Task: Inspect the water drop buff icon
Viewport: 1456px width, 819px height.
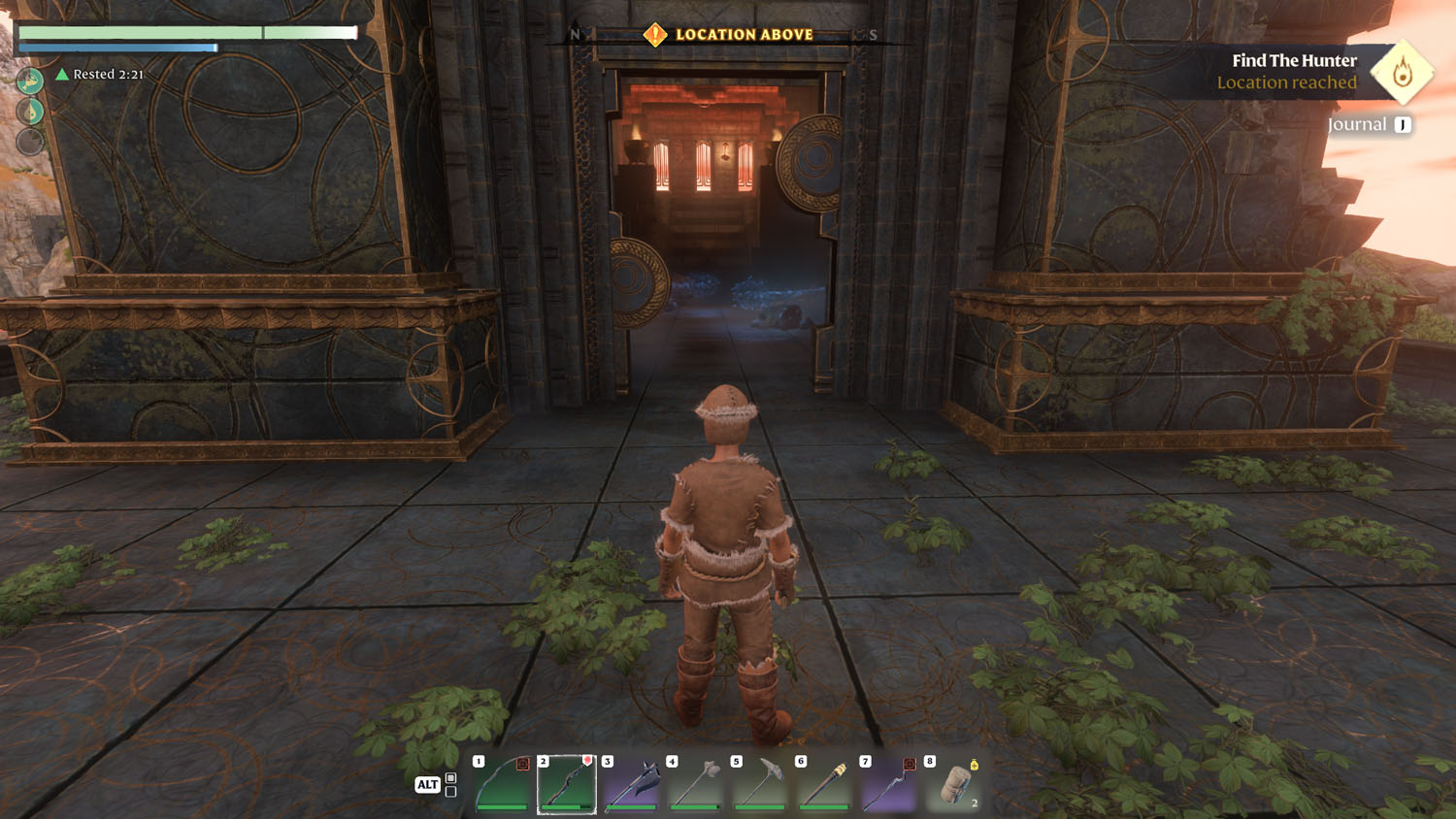Action: [x=30, y=112]
